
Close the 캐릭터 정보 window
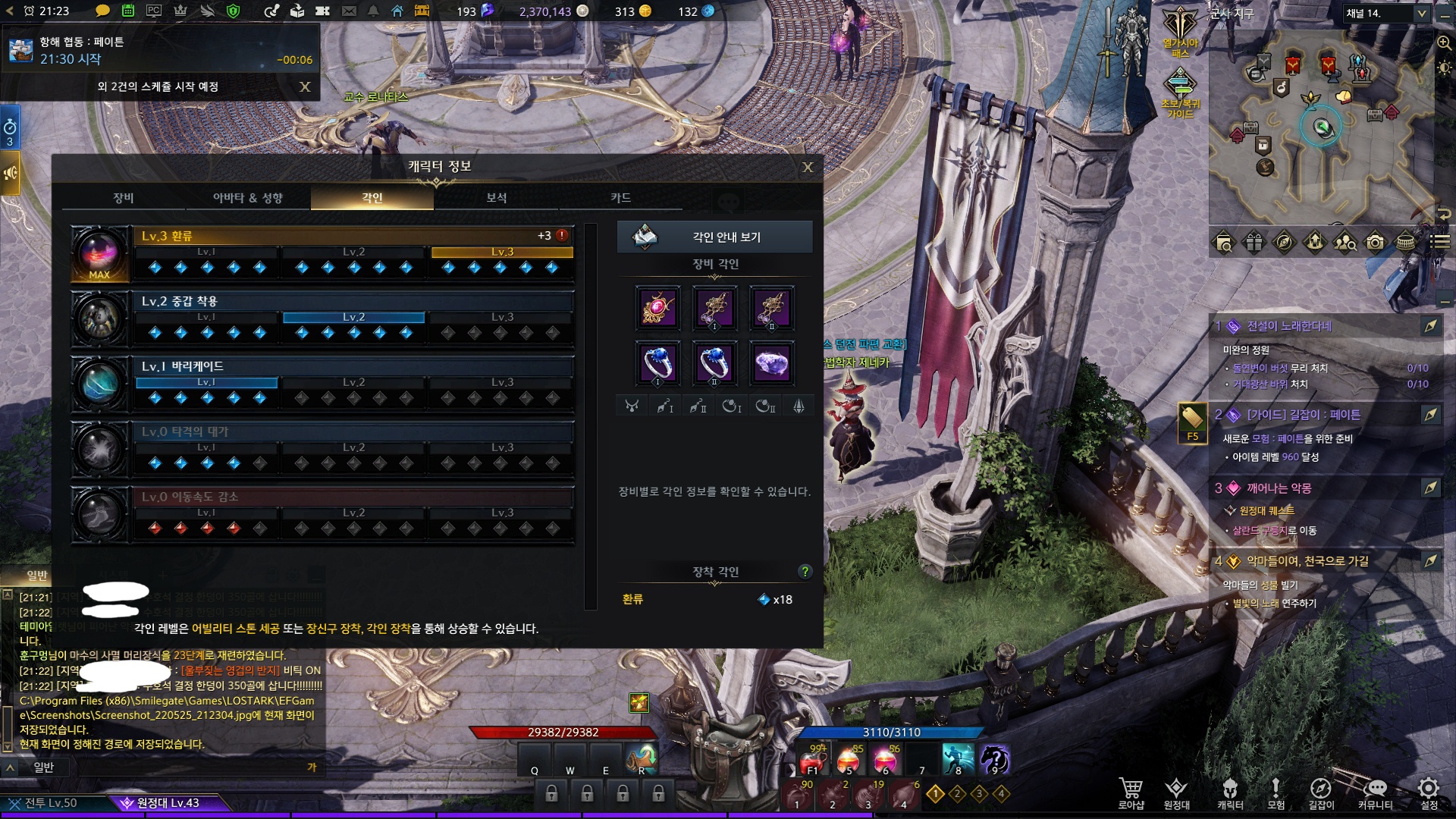click(808, 167)
